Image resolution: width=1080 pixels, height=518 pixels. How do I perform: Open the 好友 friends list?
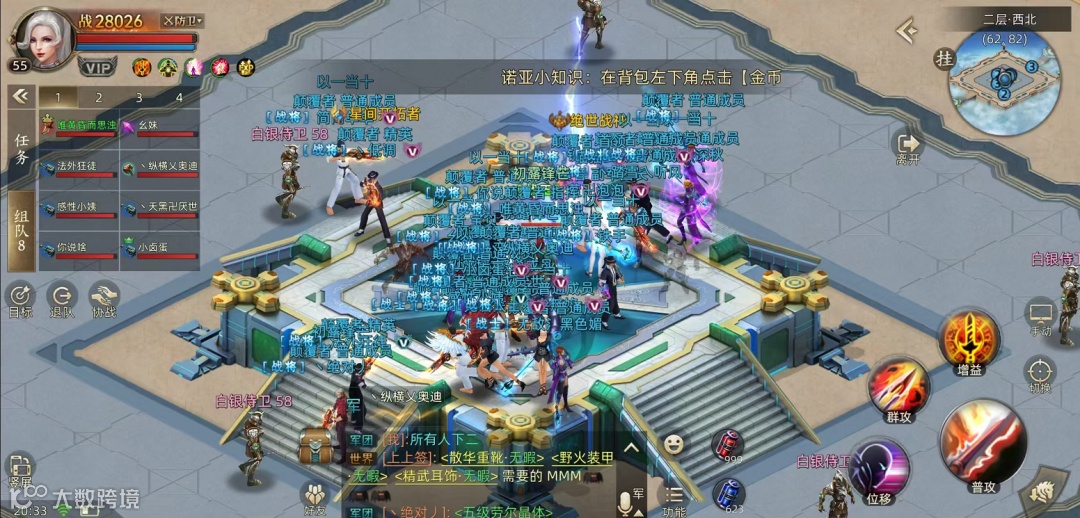point(316,495)
